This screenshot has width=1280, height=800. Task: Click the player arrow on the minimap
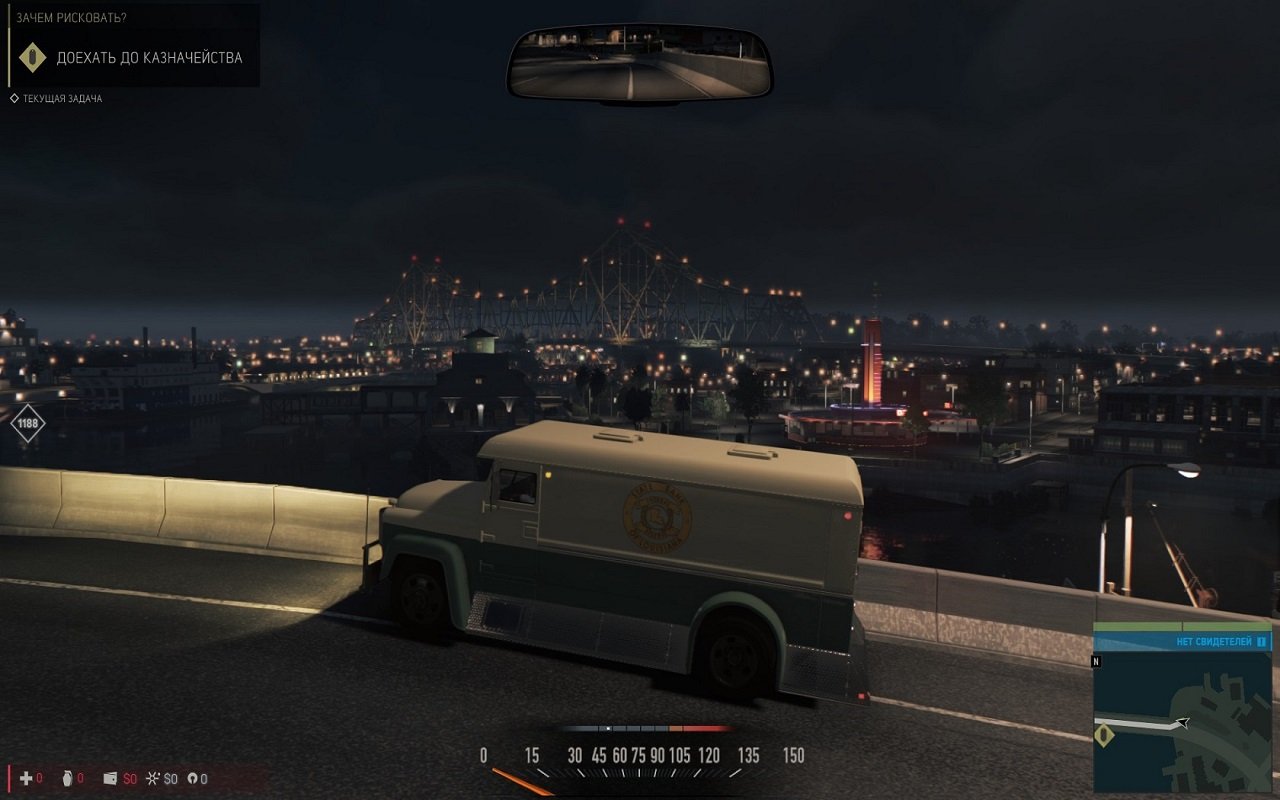tap(1183, 722)
